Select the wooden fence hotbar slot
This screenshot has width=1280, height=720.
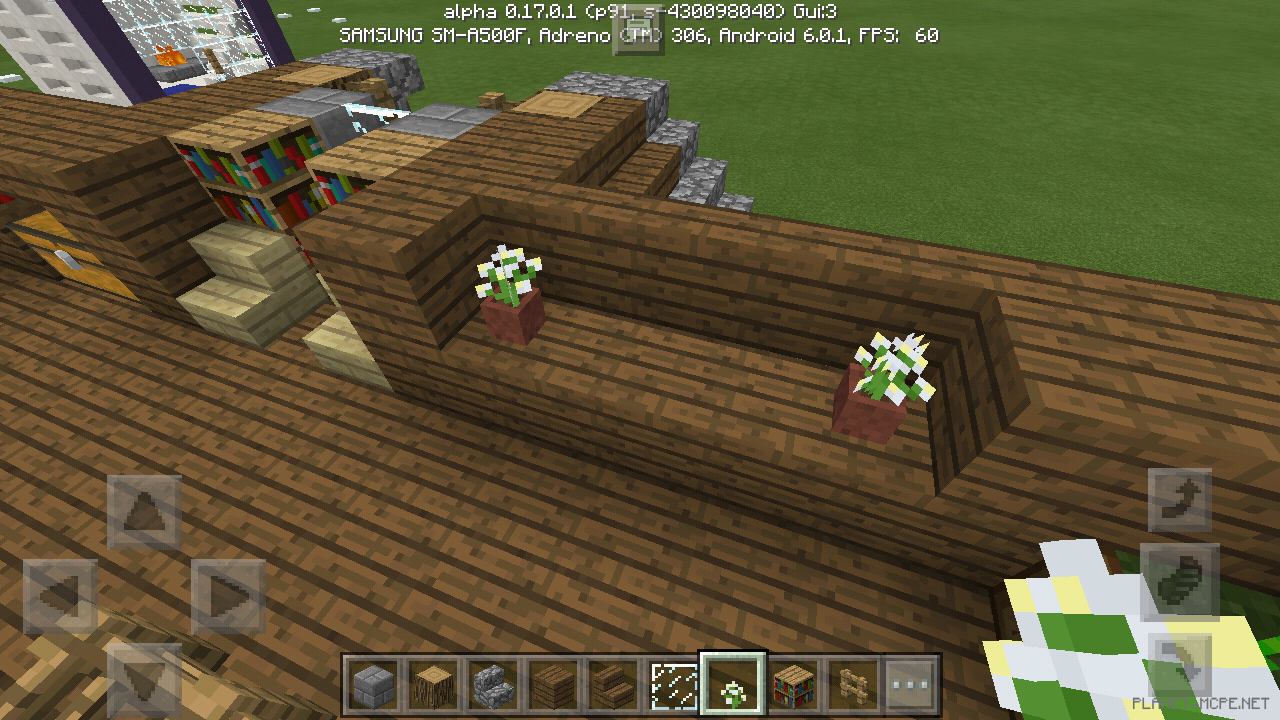(x=852, y=685)
